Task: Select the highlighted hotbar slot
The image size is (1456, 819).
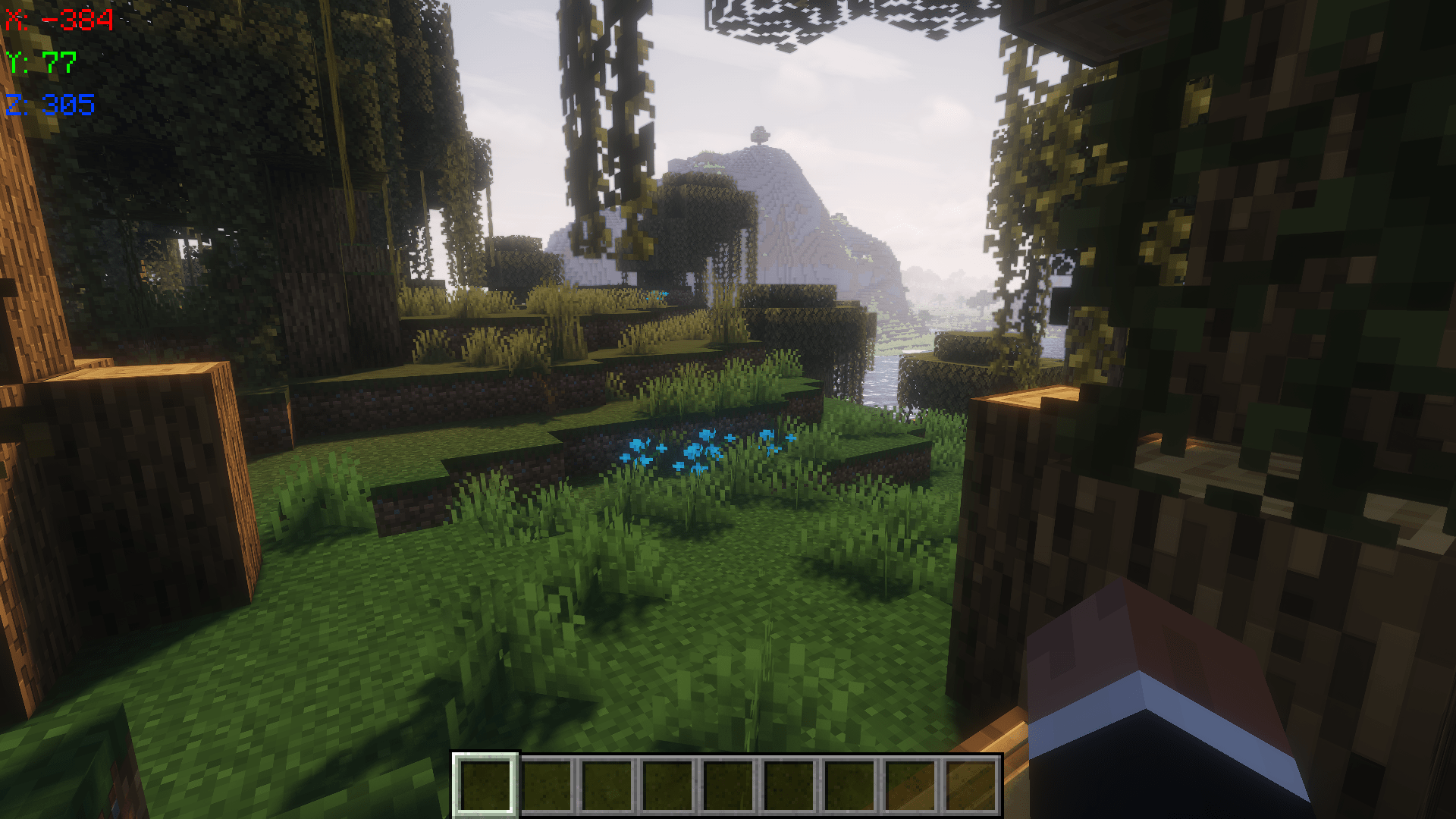Action: (x=485, y=785)
